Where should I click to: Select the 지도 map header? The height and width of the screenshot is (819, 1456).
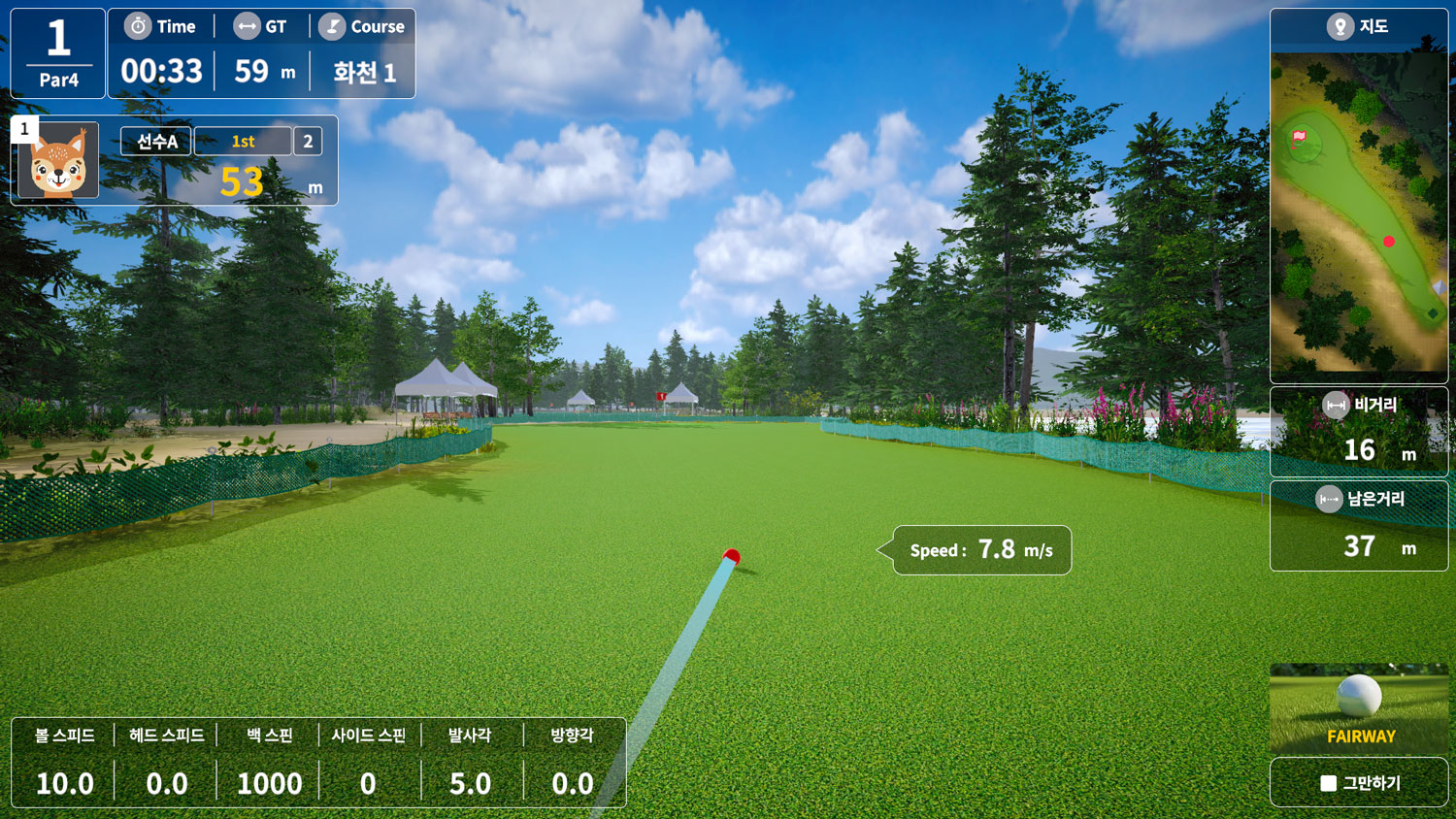click(1358, 27)
